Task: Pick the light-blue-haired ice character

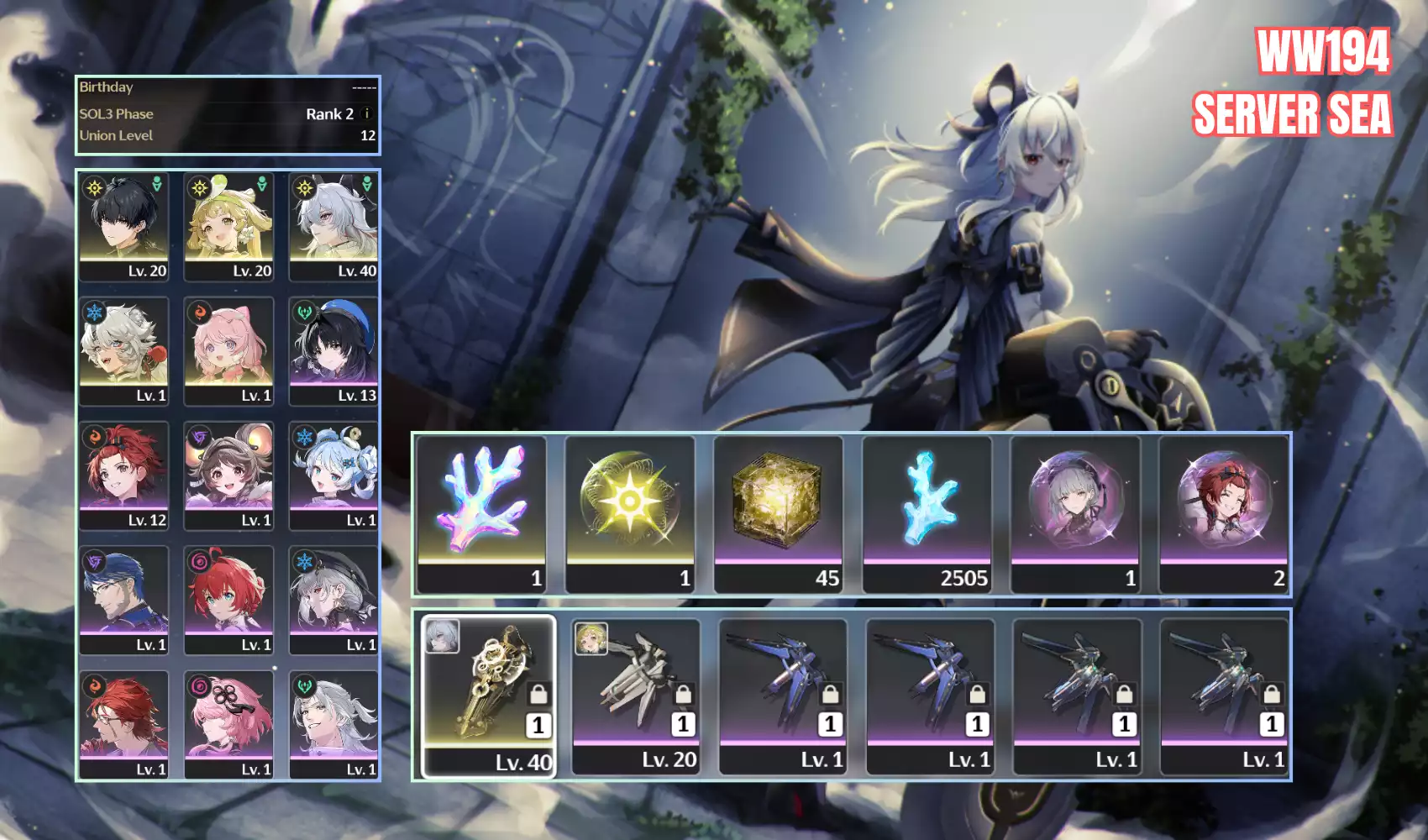Action: tap(333, 475)
